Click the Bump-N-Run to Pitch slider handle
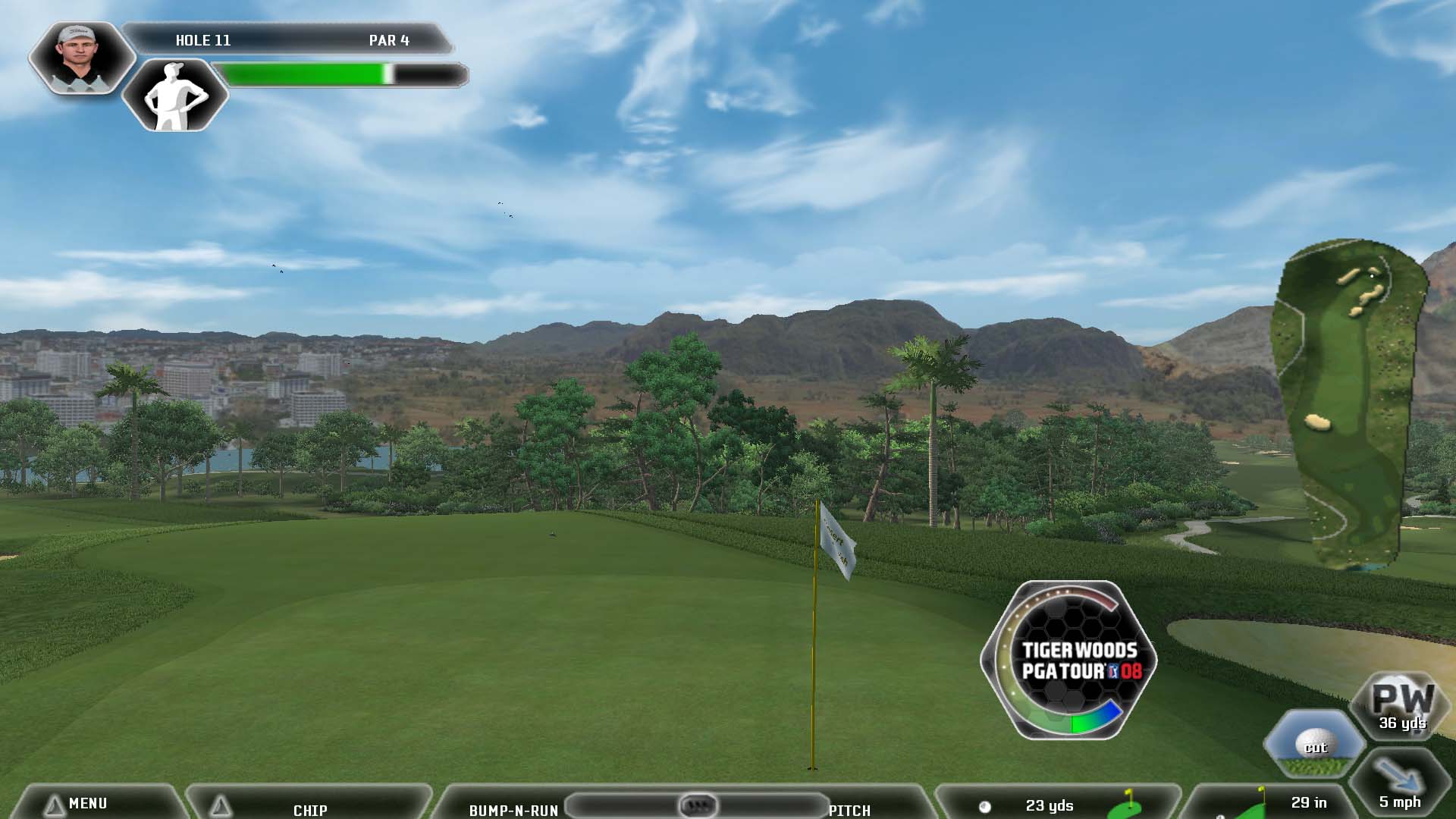 (697, 804)
